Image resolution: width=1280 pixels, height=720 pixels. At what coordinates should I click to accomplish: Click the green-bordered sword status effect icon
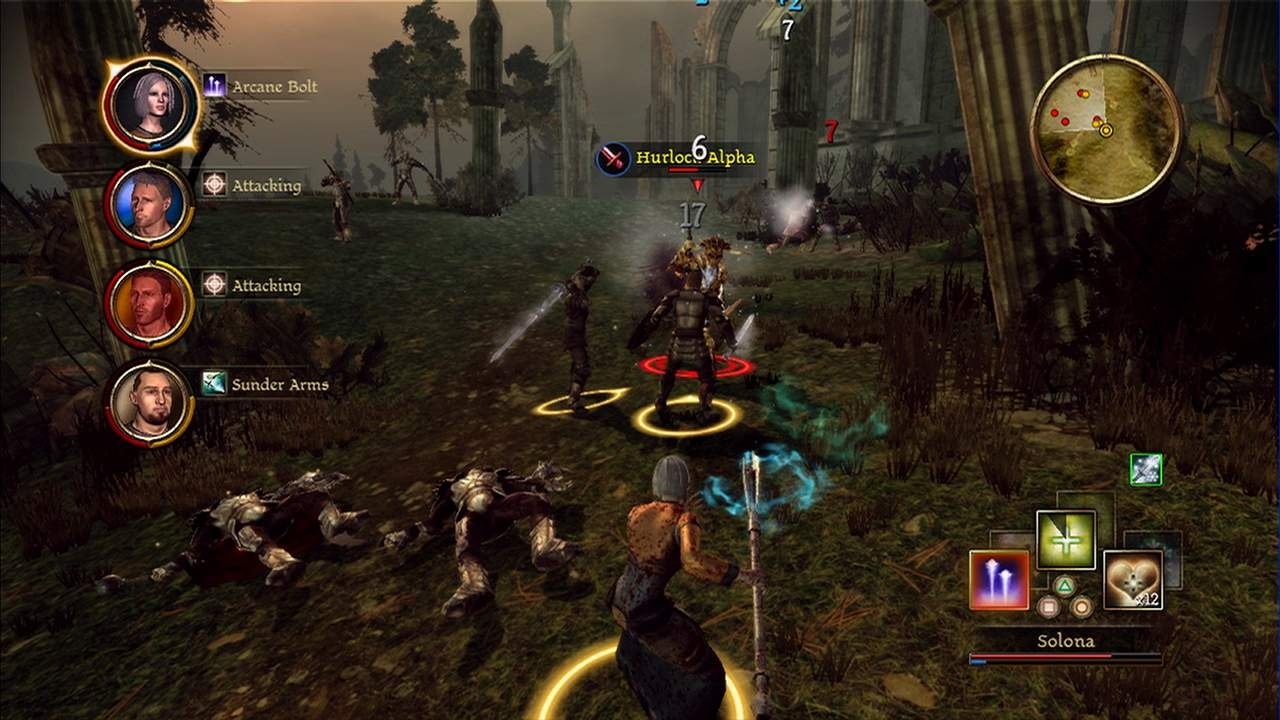(1146, 469)
